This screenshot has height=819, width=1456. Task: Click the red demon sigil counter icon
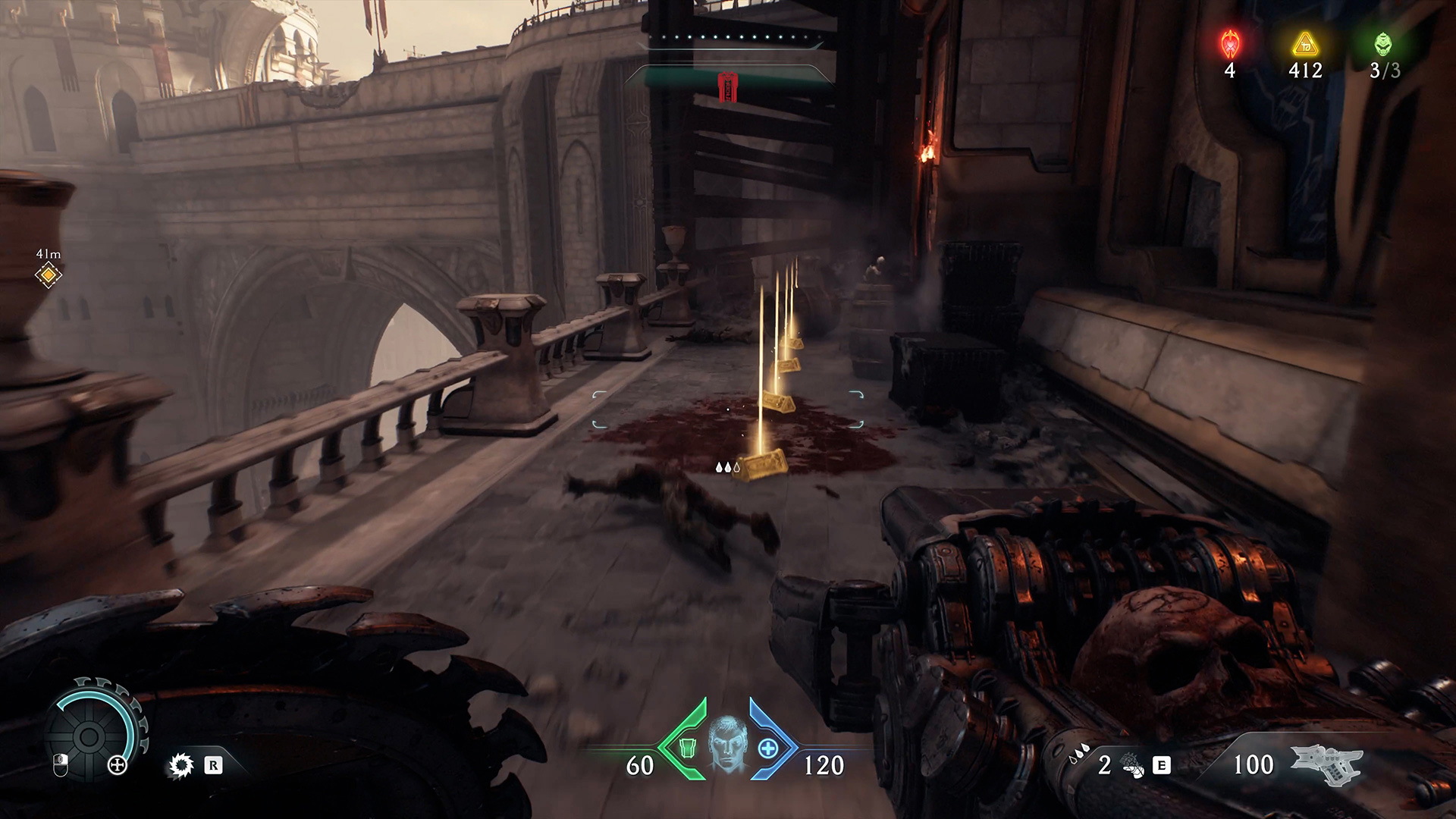click(x=1229, y=45)
